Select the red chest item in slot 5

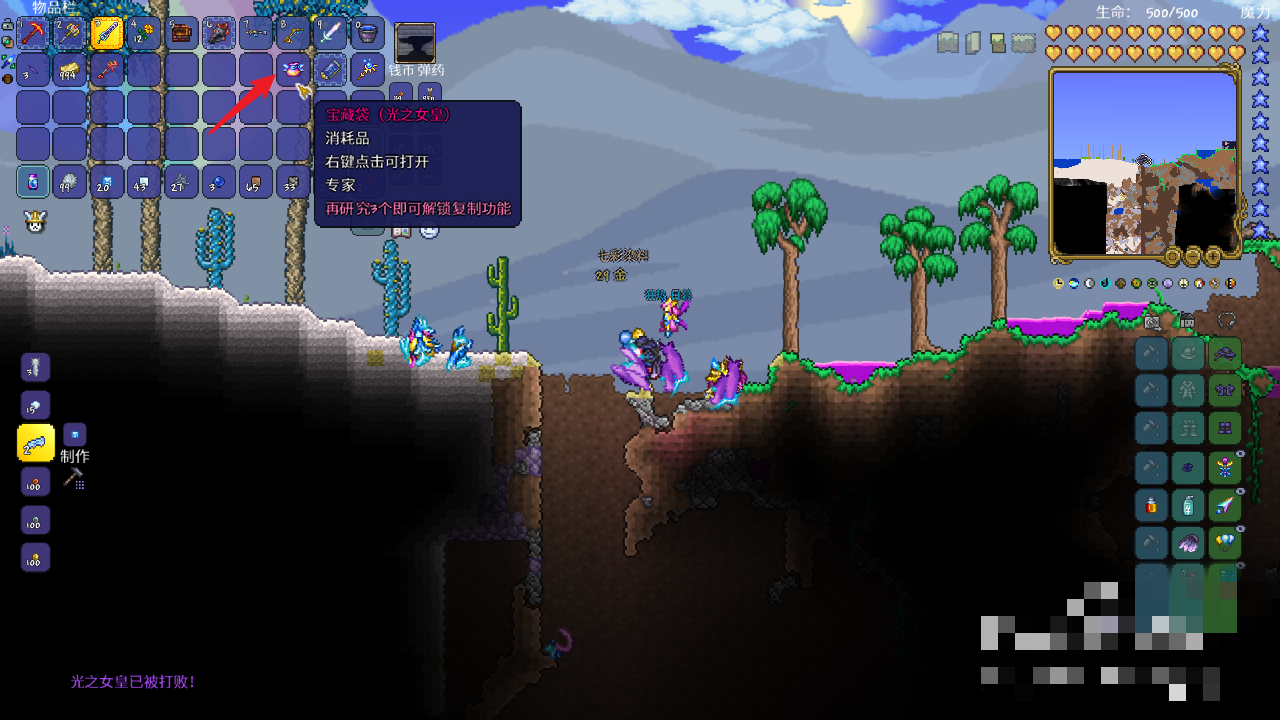tap(181, 33)
